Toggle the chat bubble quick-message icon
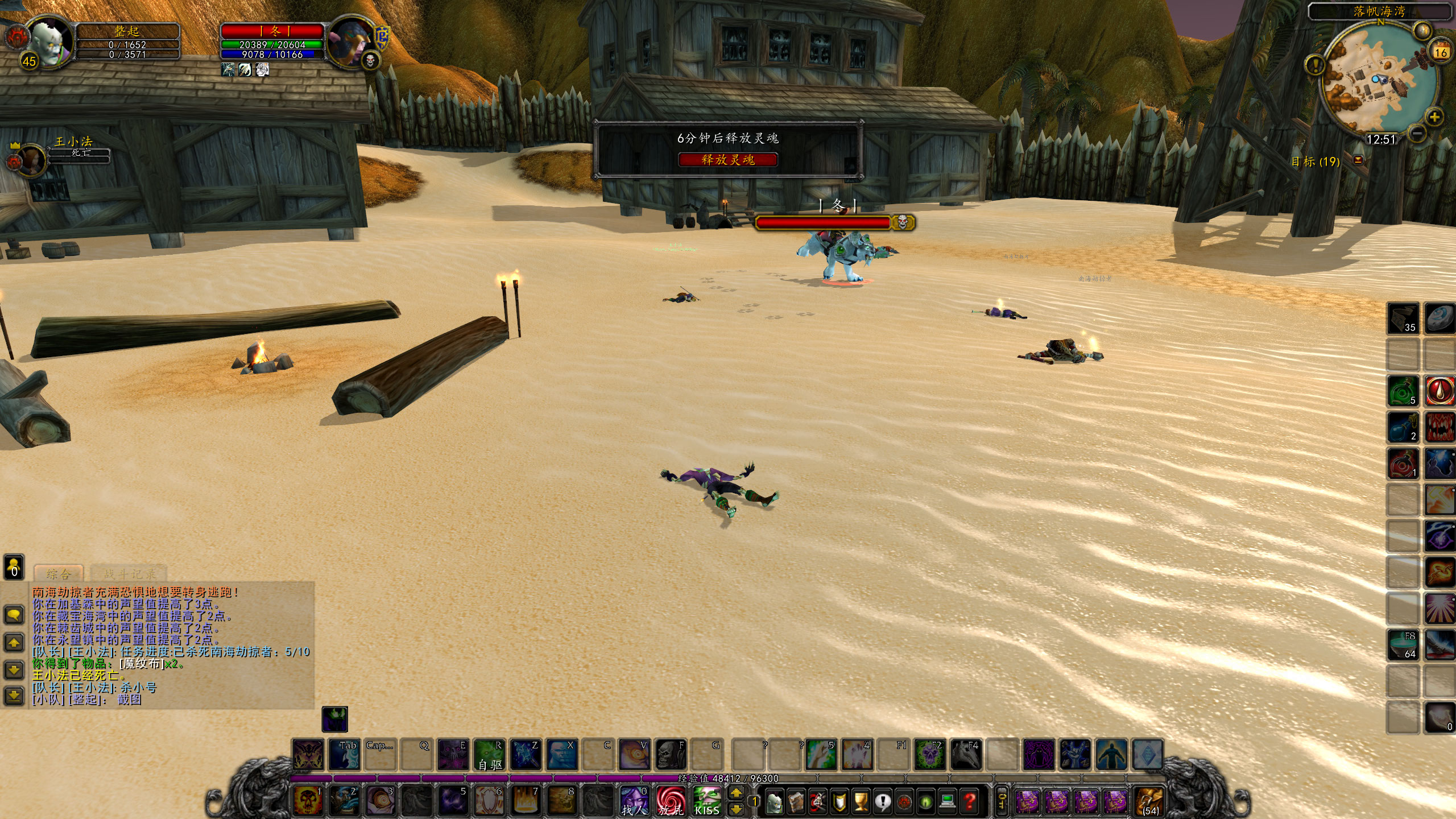Image resolution: width=1456 pixels, height=819 pixels. [14, 614]
